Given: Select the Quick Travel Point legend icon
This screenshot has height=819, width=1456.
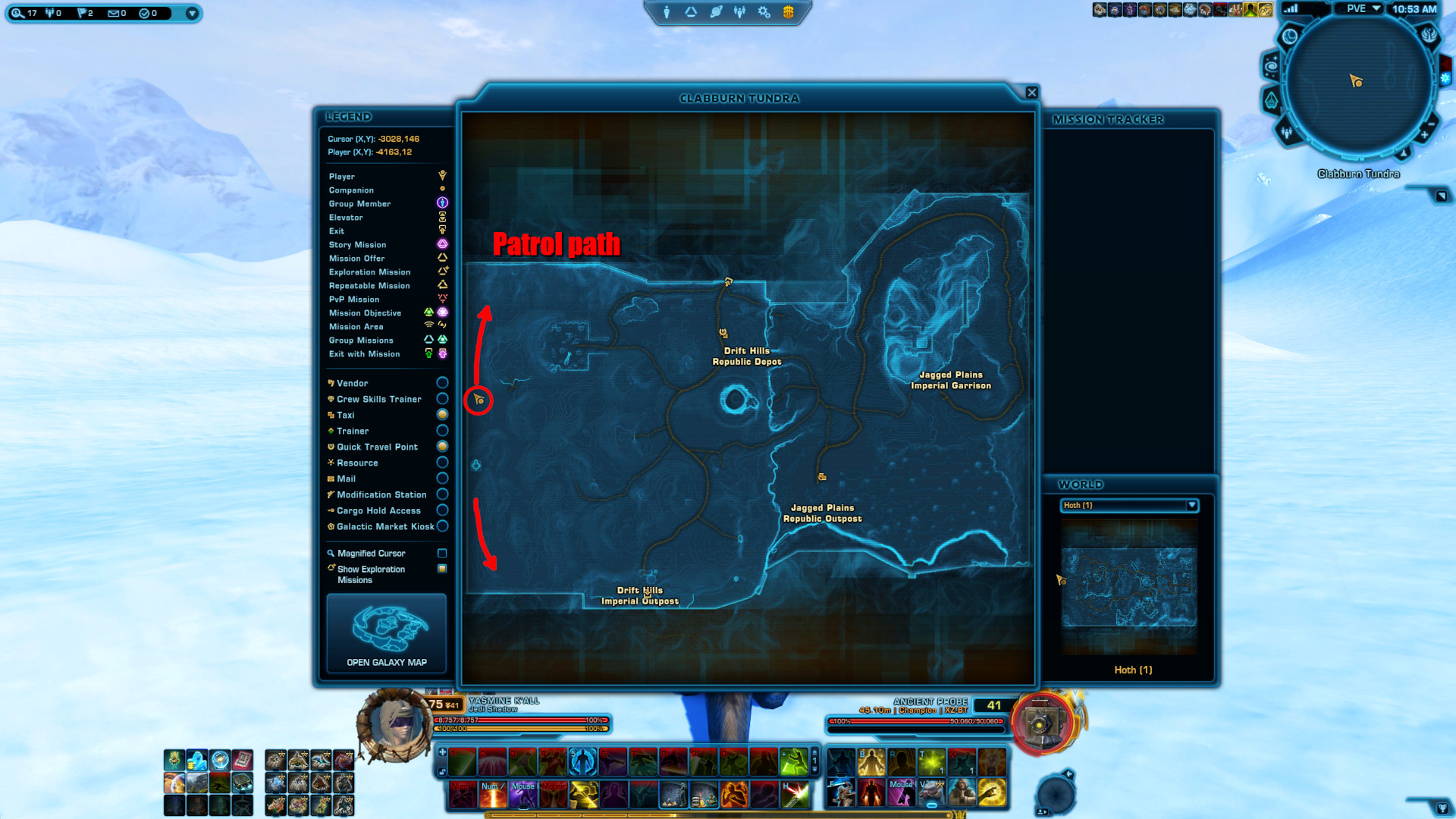Looking at the screenshot, I should point(331,447).
